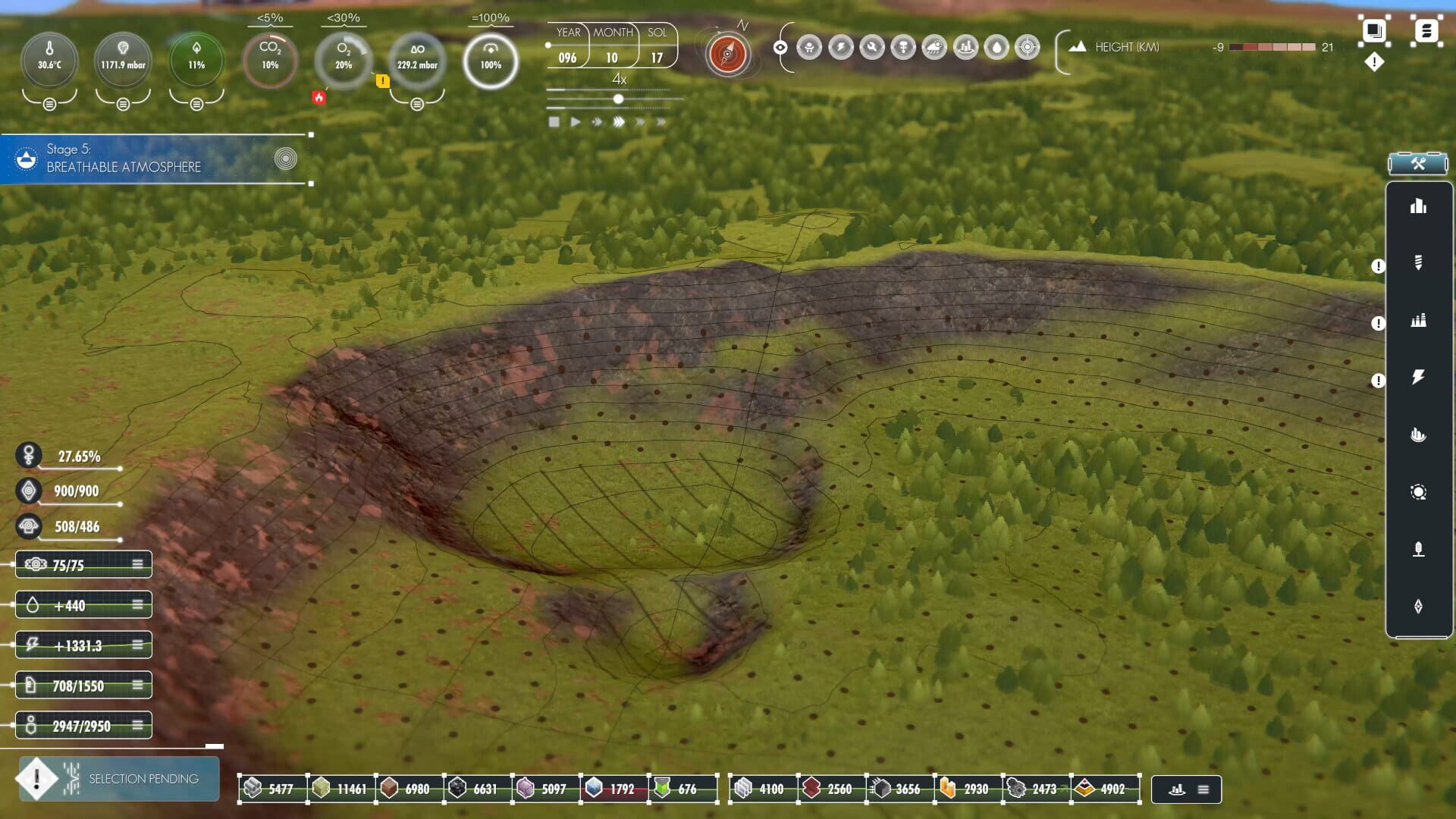Image resolution: width=1456 pixels, height=819 pixels.
Task: Open the power buildings category on the right panel
Action: tap(1420, 376)
